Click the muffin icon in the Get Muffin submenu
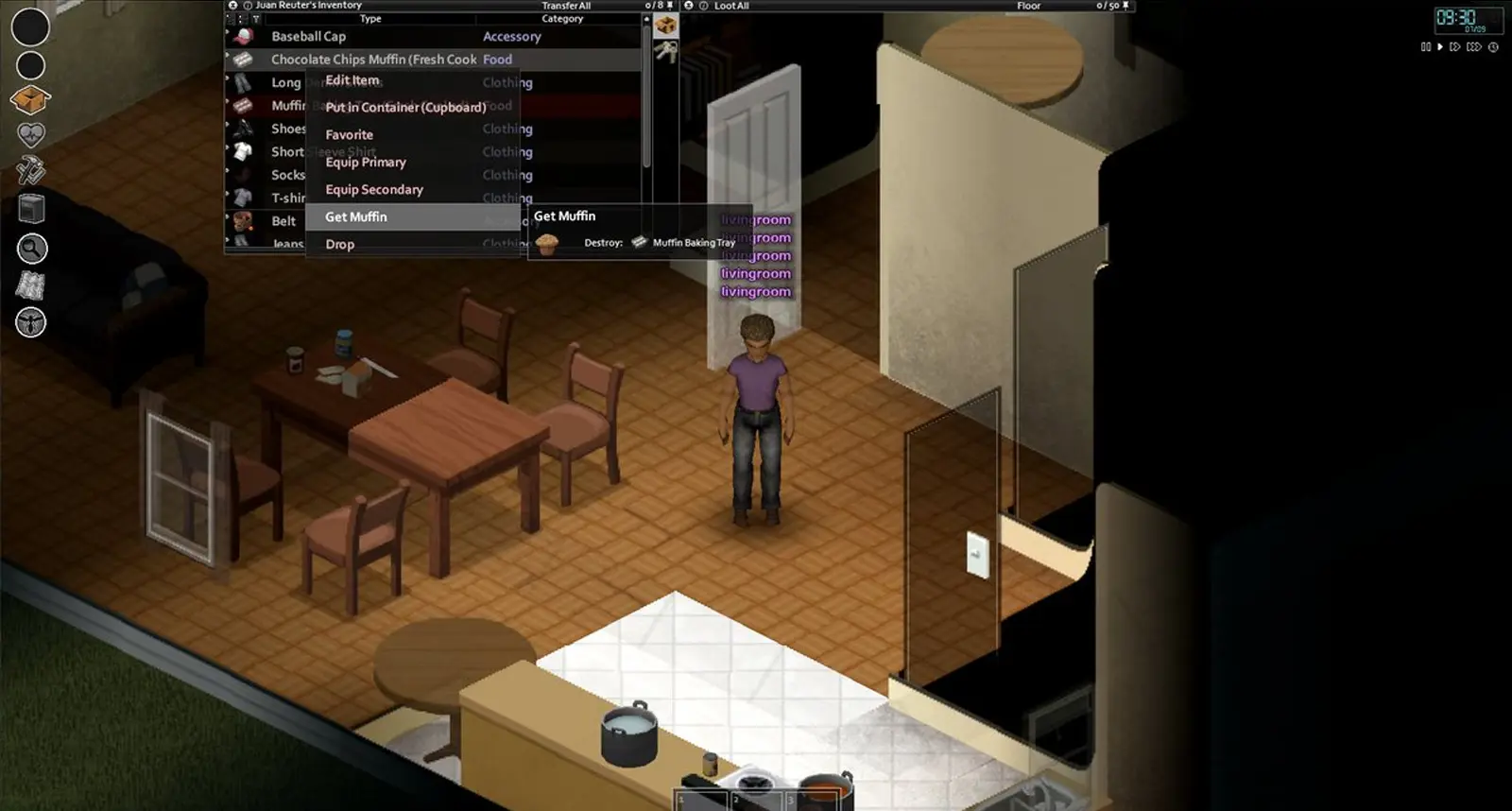The width and height of the screenshot is (1512, 811). point(548,242)
